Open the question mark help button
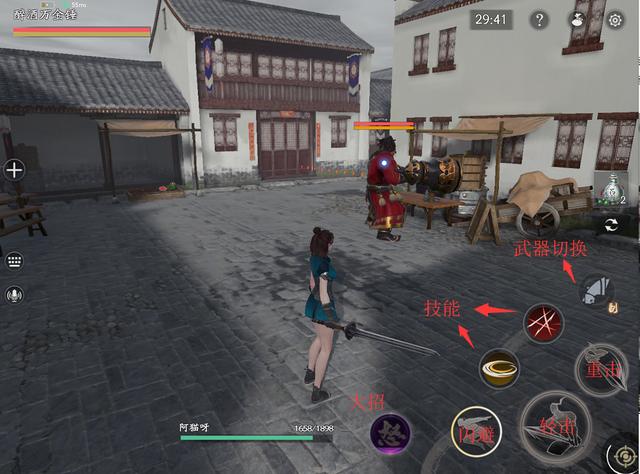The height and width of the screenshot is (474, 640). 539,20
